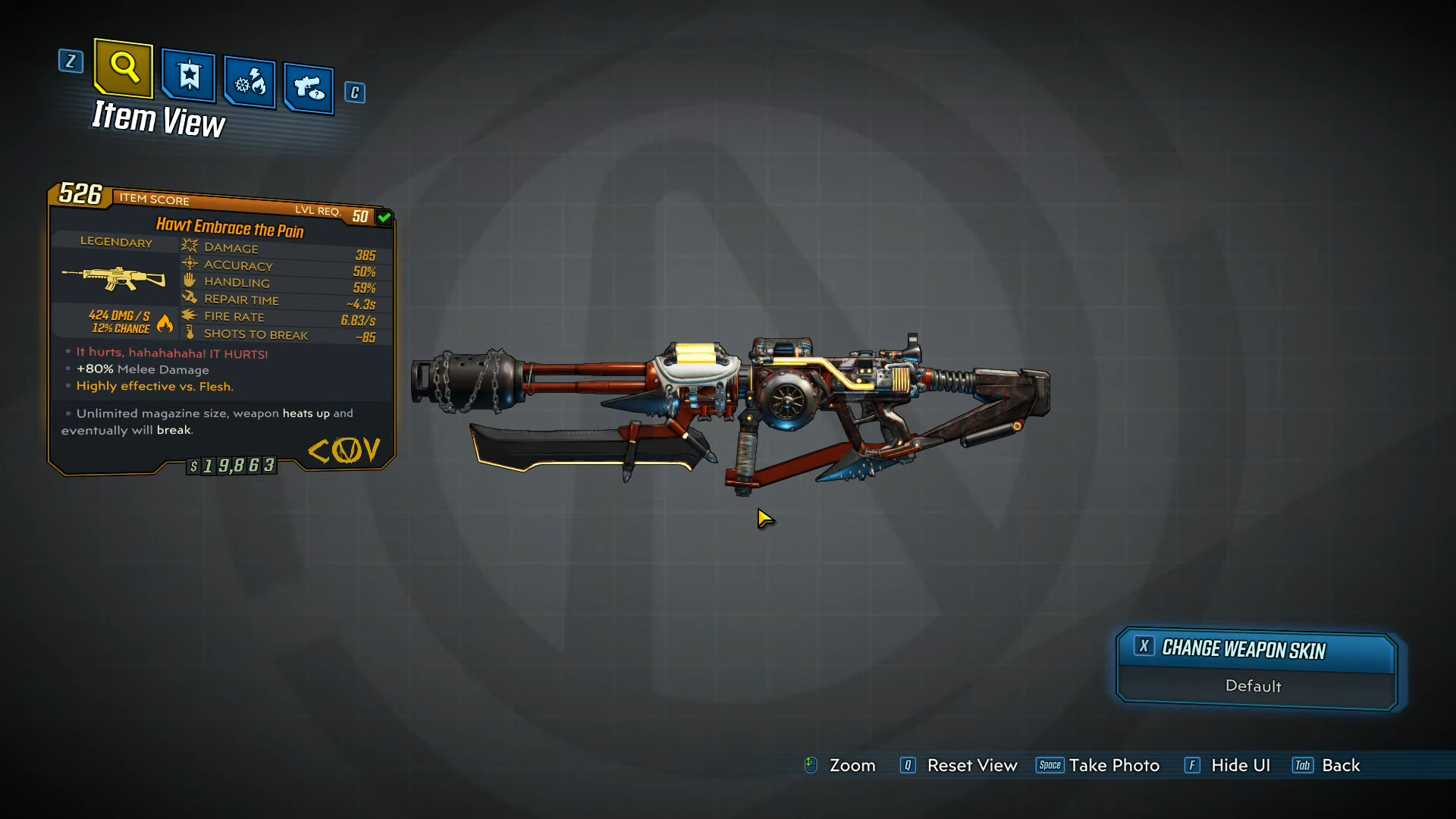Viewport: 1456px width, 819px height.
Task: Click the Shots to Break thermometer icon
Action: point(190,333)
